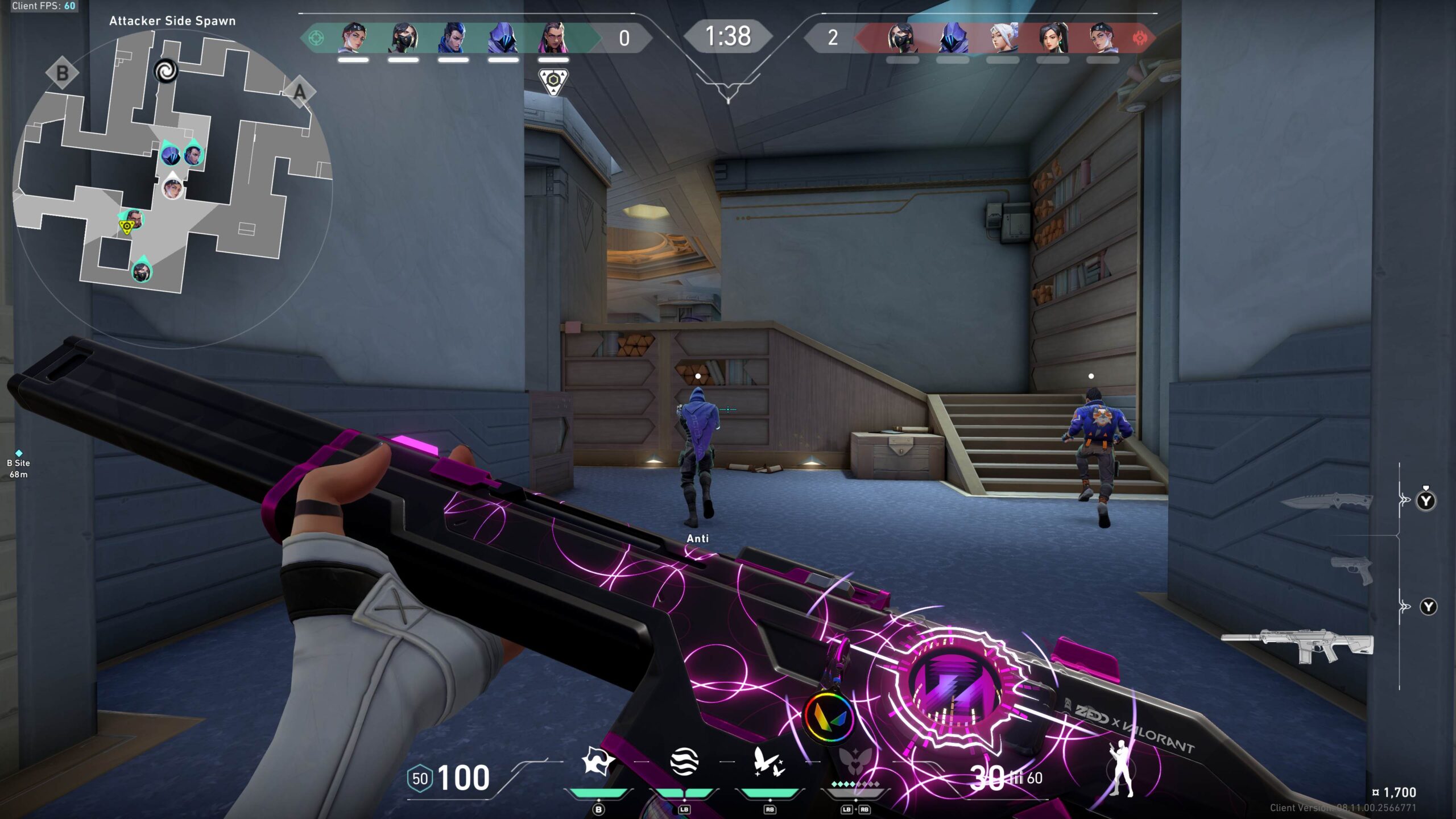1456x819 pixels.
Task: Click the spike icon on the minimap
Action: tap(126, 228)
